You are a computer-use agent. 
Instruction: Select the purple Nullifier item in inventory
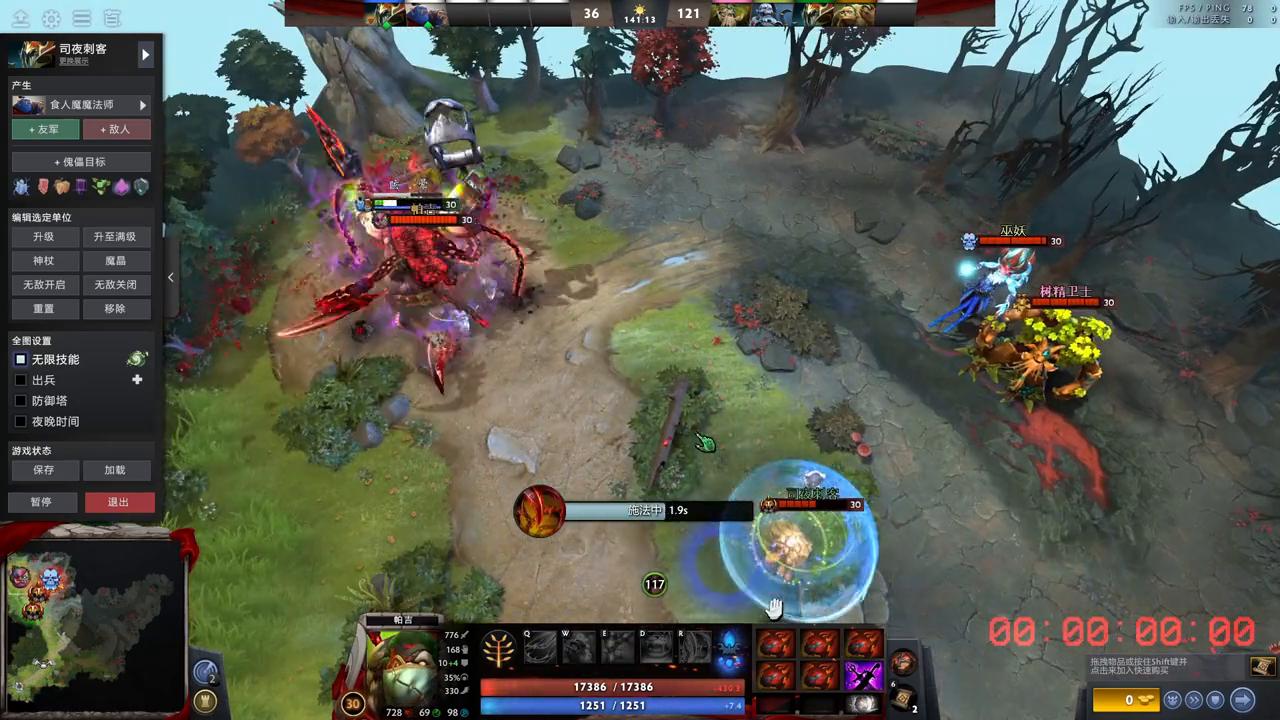point(864,674)
